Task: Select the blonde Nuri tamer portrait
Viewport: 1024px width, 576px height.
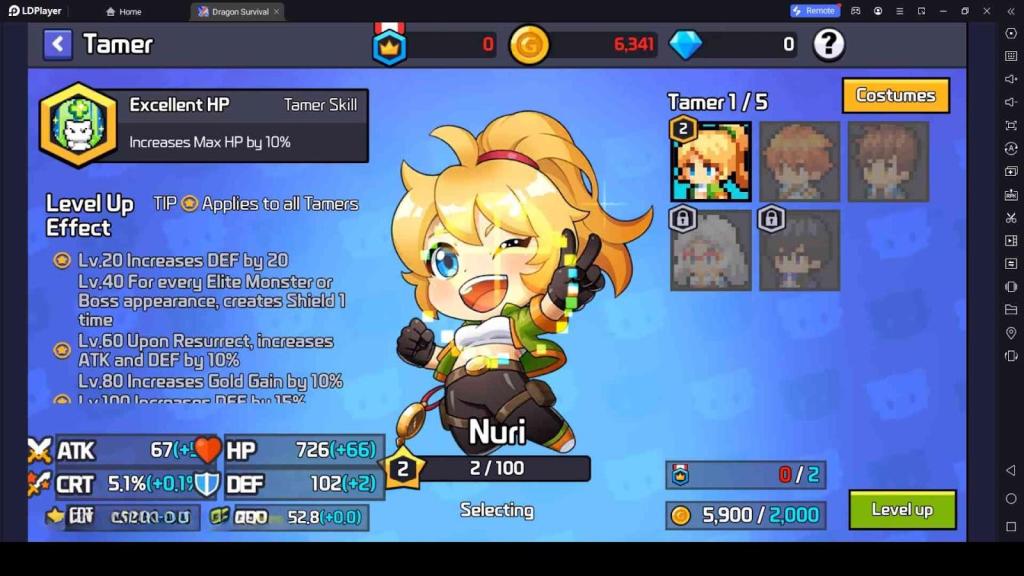Action: pyautogui.click(x=711, y=162)
